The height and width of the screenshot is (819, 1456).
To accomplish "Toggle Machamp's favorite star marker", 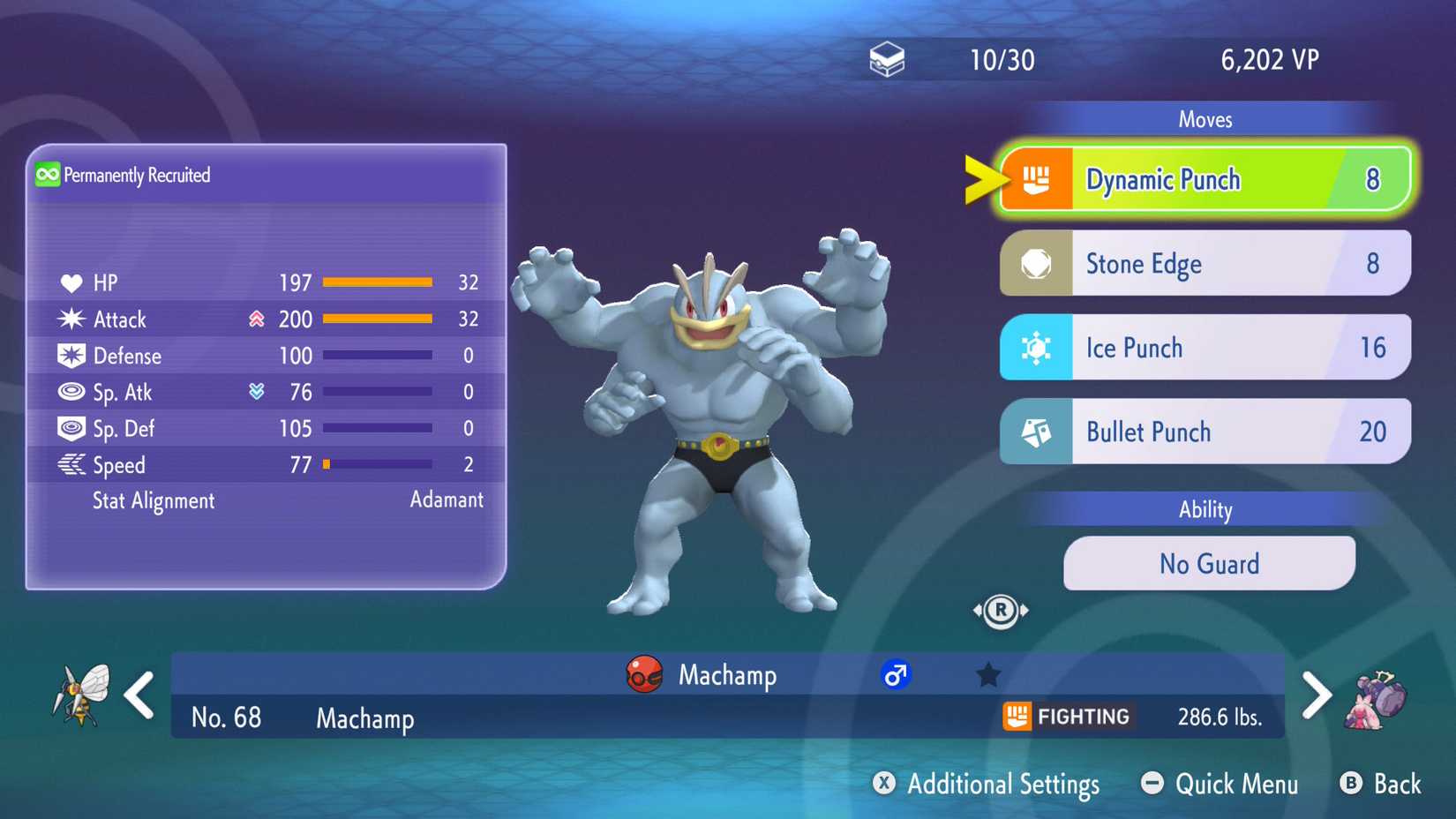I will tap(988, 673).
